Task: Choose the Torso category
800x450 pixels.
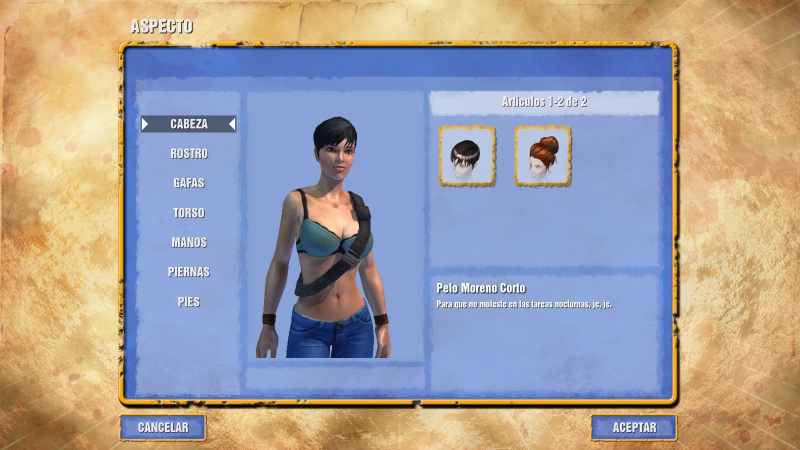Action: pyautogui.click(x=189, y=213)
